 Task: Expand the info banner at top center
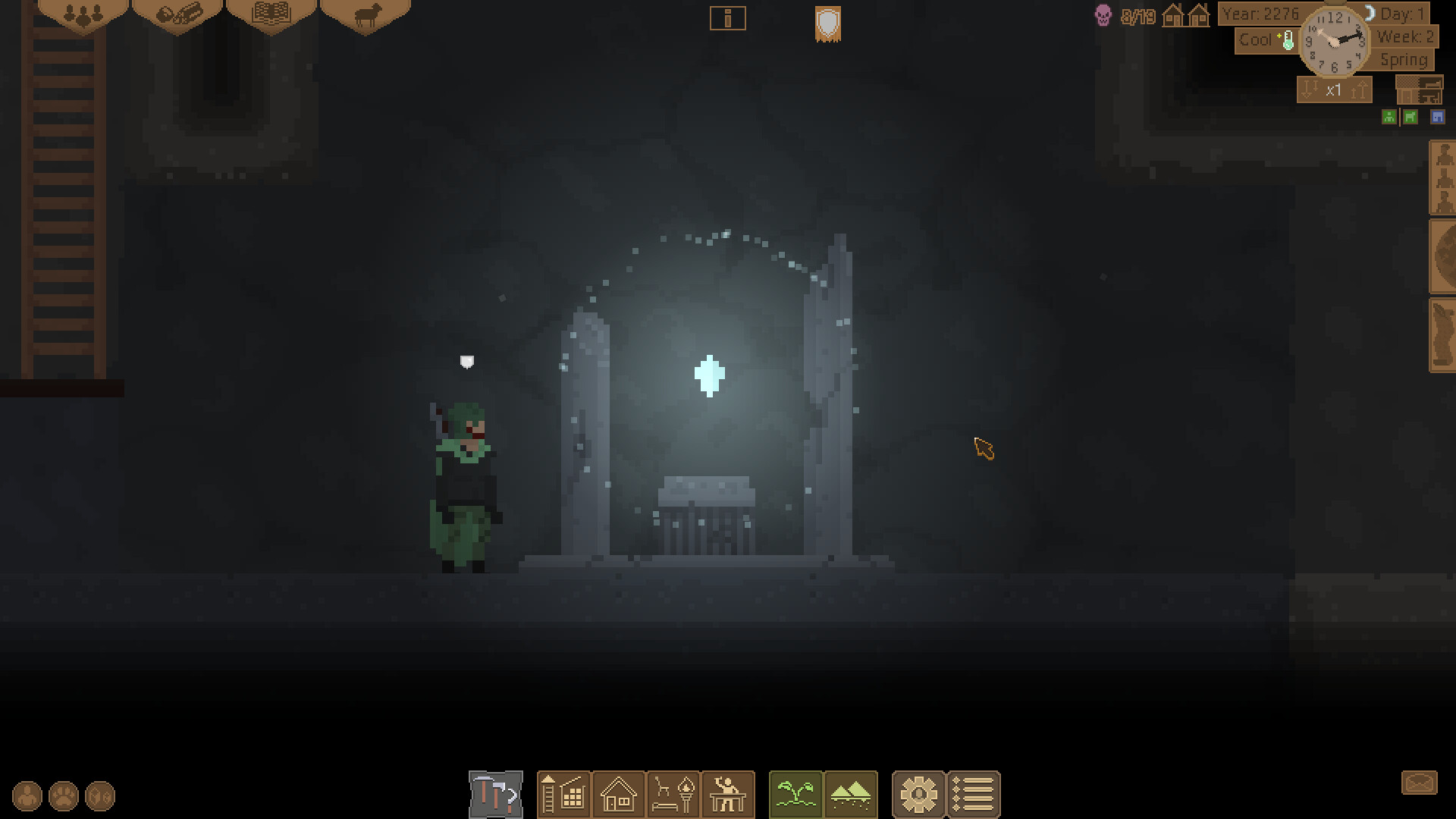click(x=728, y=18)
